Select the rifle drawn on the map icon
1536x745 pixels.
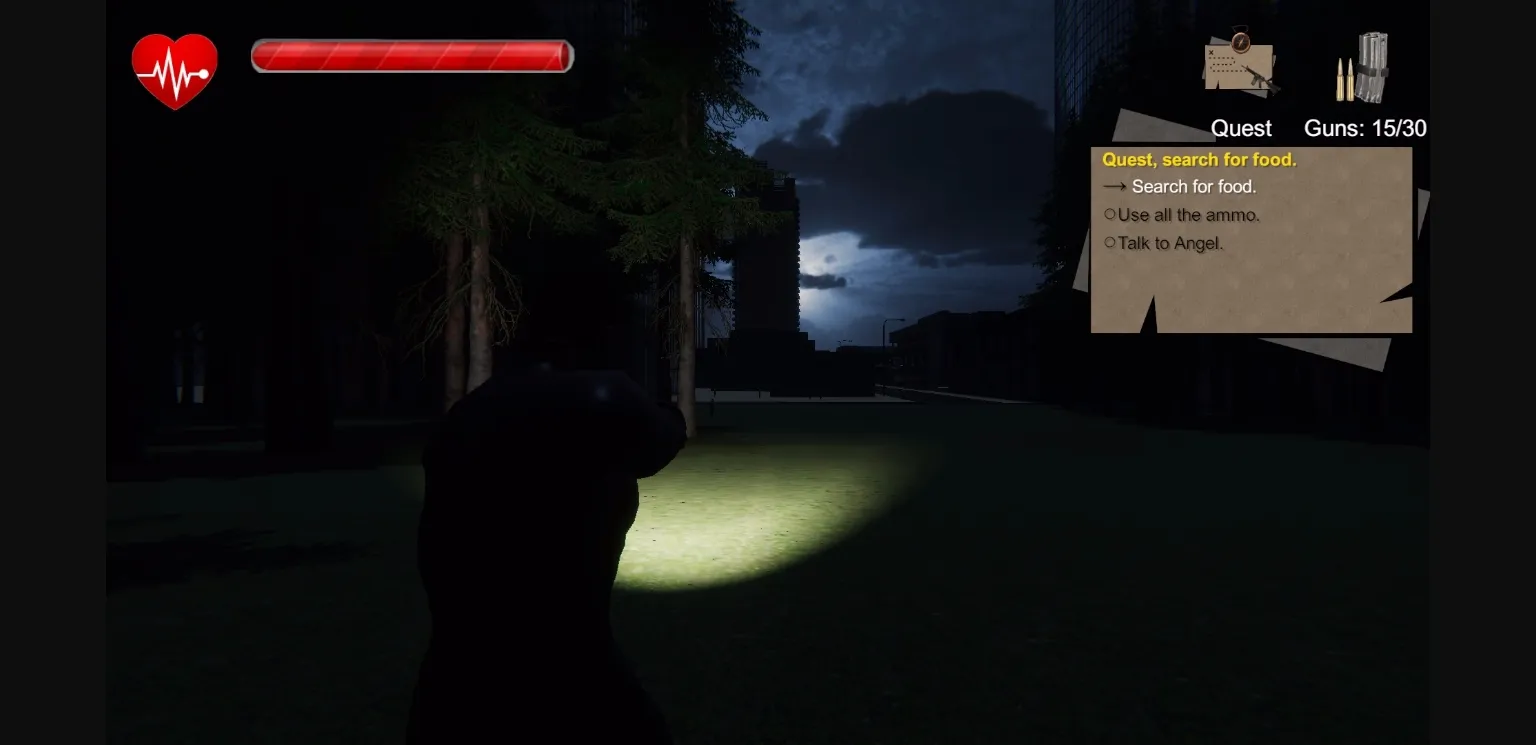[x=1258, y=78]
